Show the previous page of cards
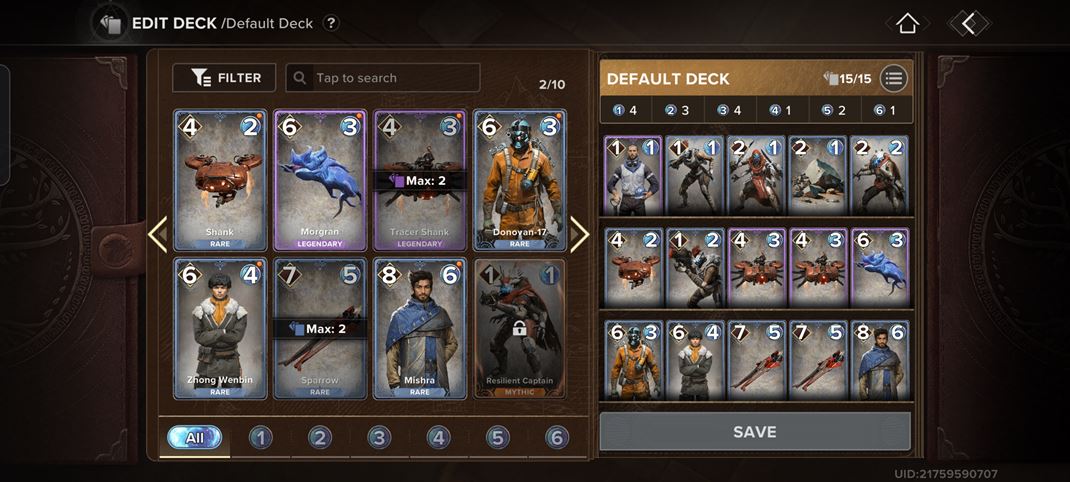 coord(157,234)
